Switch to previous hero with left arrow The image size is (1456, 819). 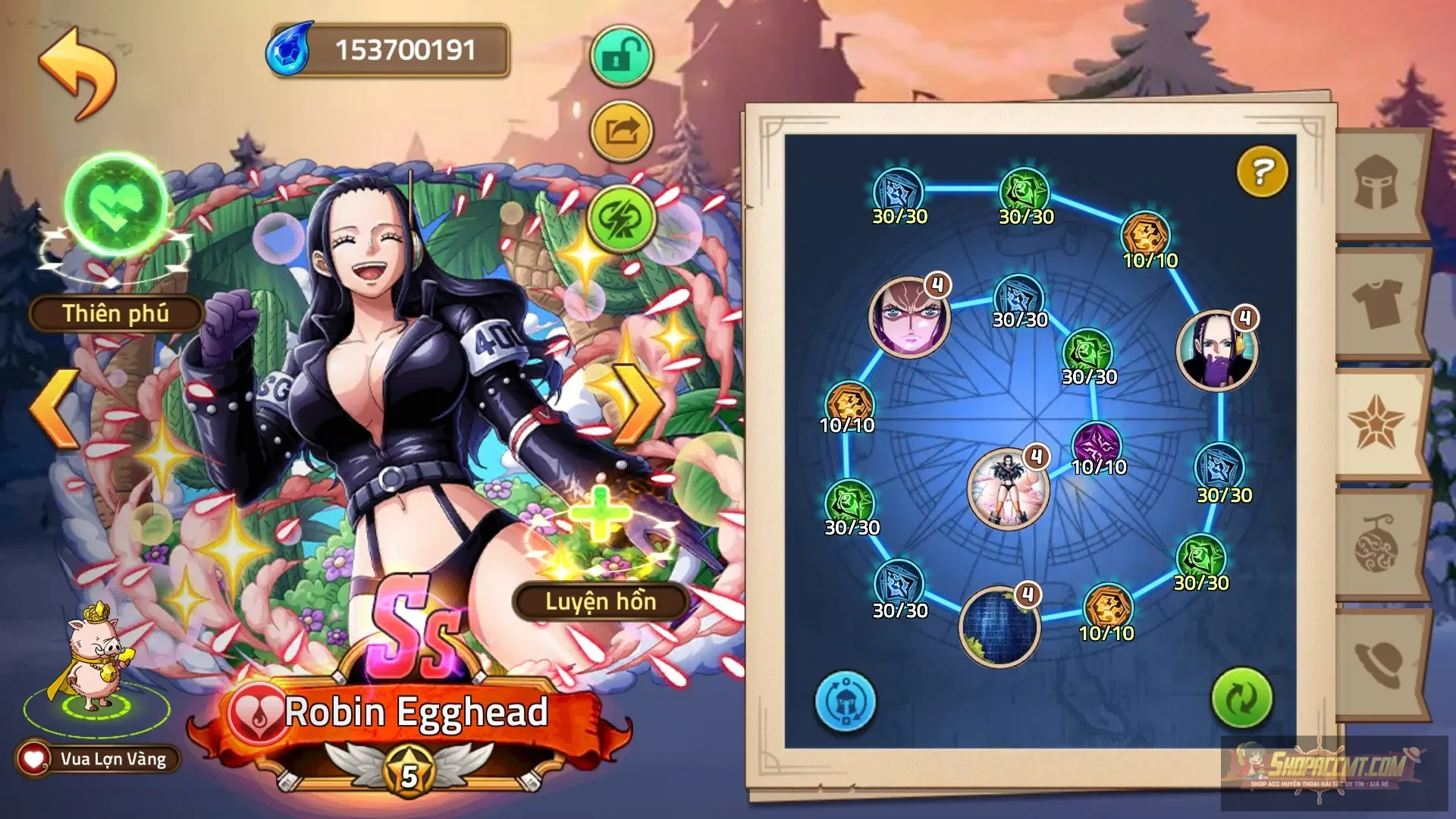(x=55, y=408)
